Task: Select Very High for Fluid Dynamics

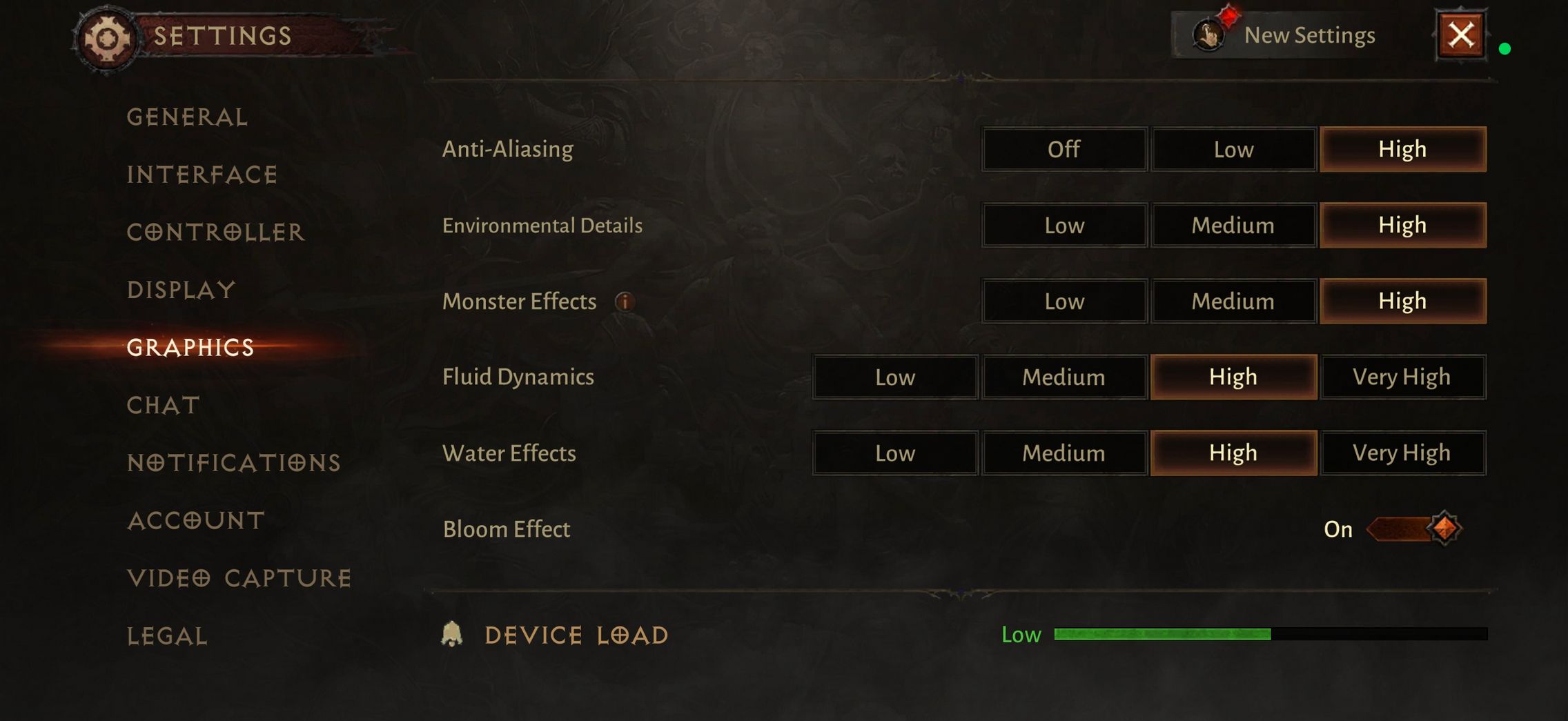Action: [x=1402, y=377]
